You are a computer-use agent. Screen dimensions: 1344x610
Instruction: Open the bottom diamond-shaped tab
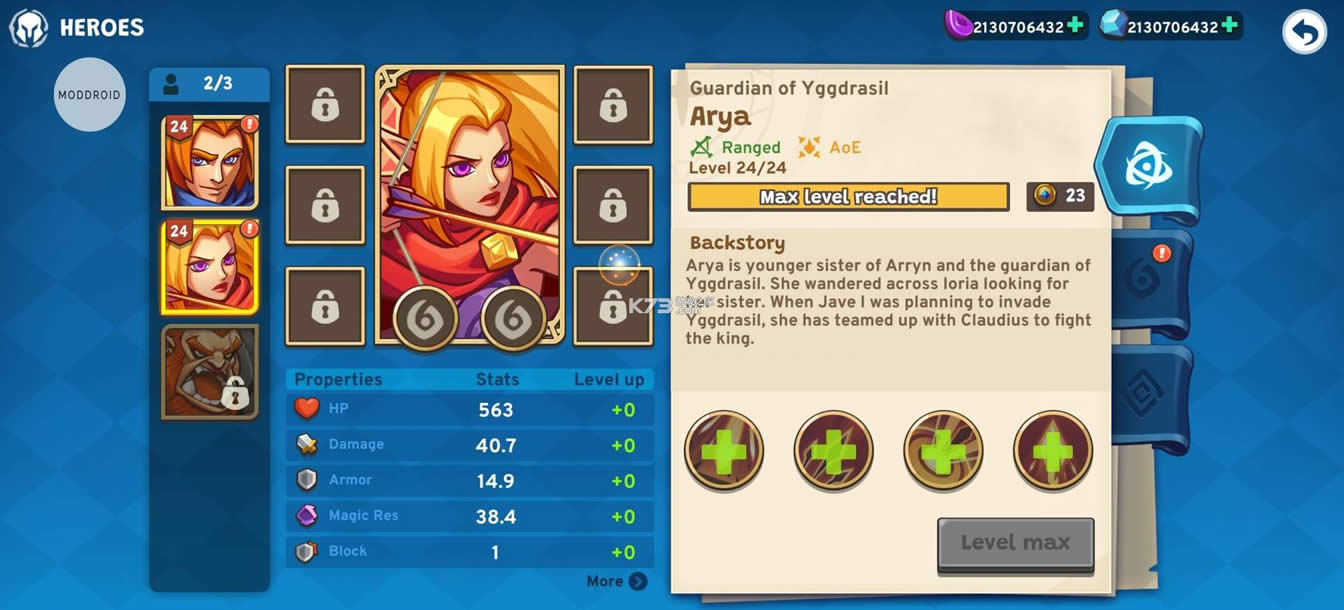coord(1150,395)
